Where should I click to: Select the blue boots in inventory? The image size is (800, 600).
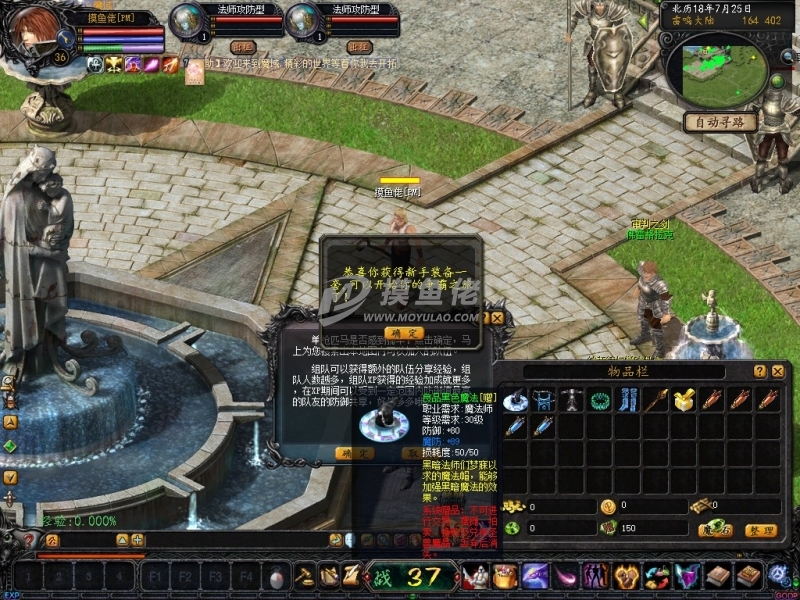[x=628, y=401]
